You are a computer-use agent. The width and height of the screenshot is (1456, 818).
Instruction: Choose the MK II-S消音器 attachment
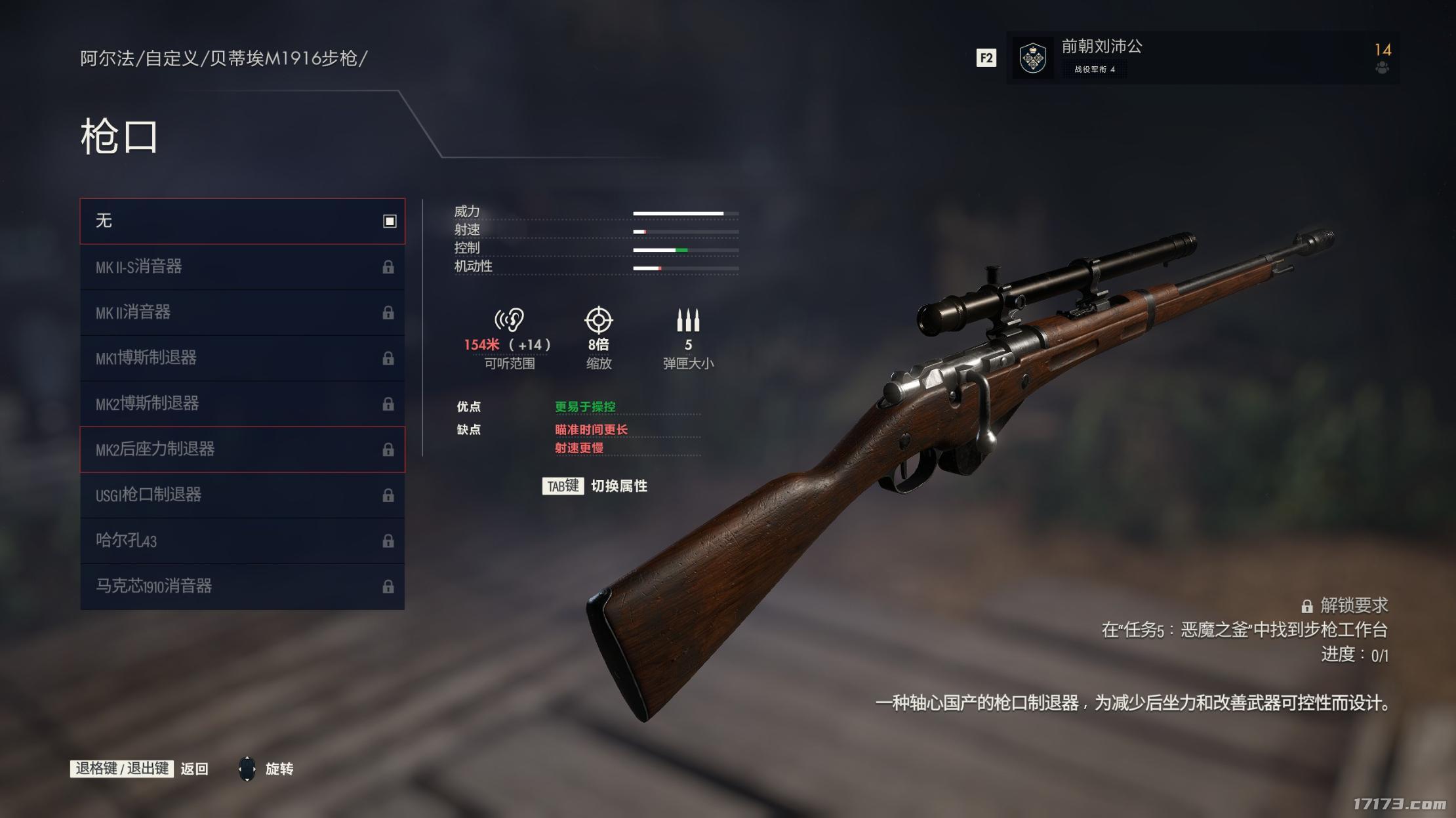[242, 267]
